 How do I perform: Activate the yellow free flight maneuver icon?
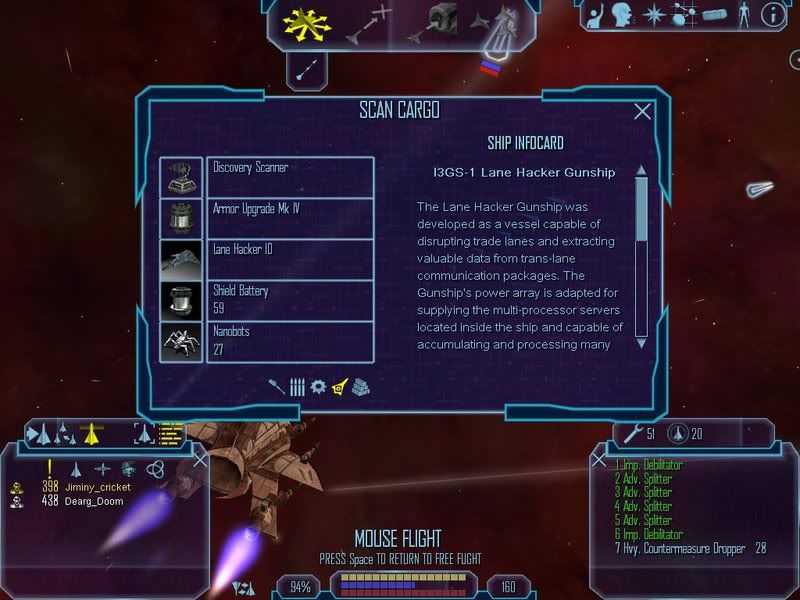(x=307, y=23)
